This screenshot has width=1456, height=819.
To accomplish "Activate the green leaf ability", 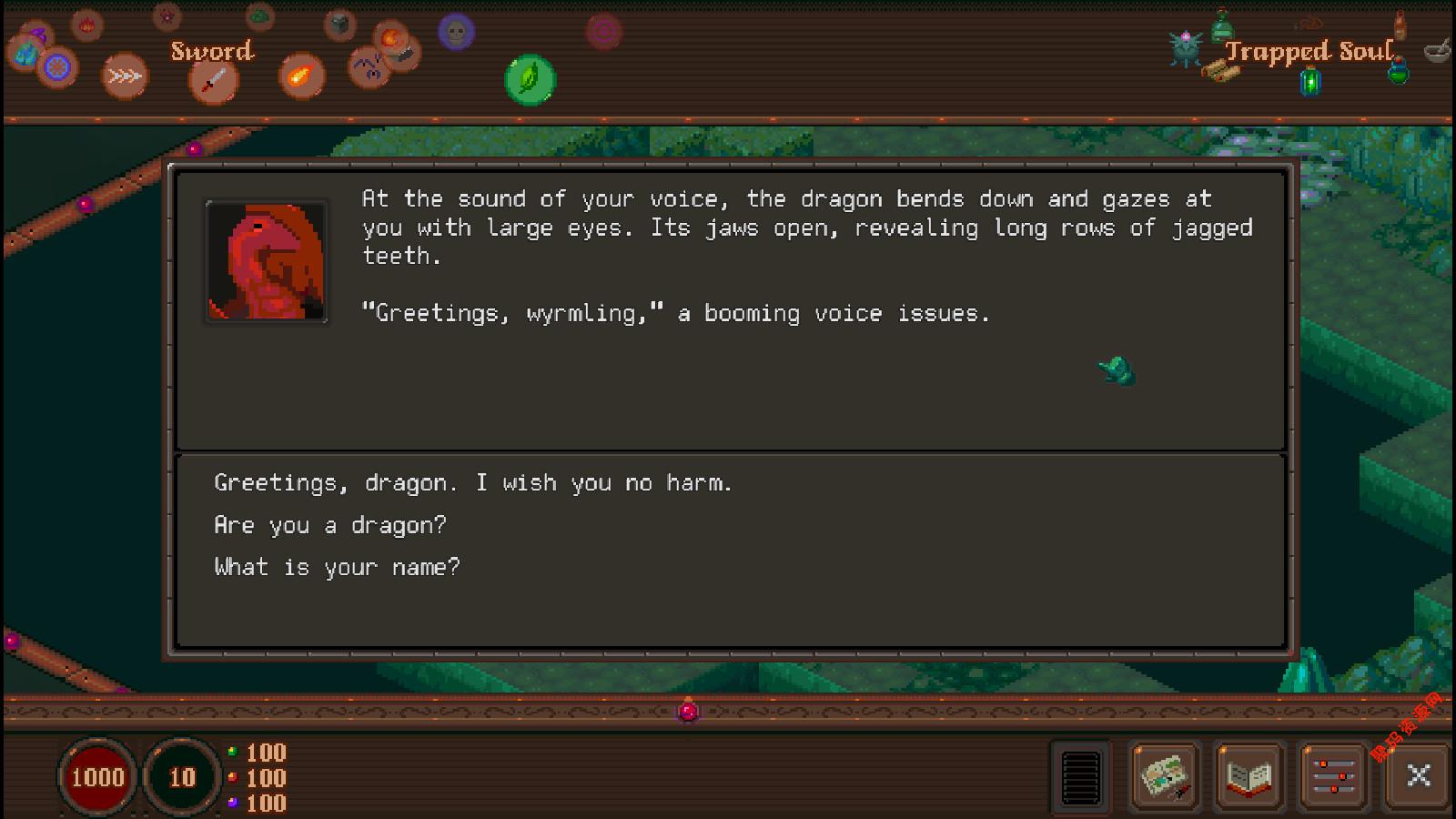I will click(x=530, y=79).
